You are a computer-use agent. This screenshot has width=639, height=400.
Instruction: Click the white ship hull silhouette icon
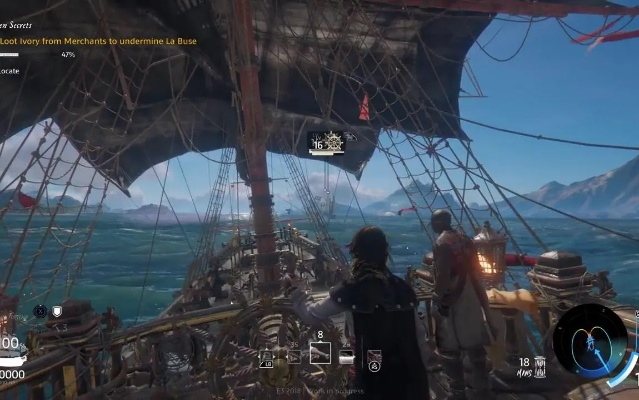coord(12,362)
